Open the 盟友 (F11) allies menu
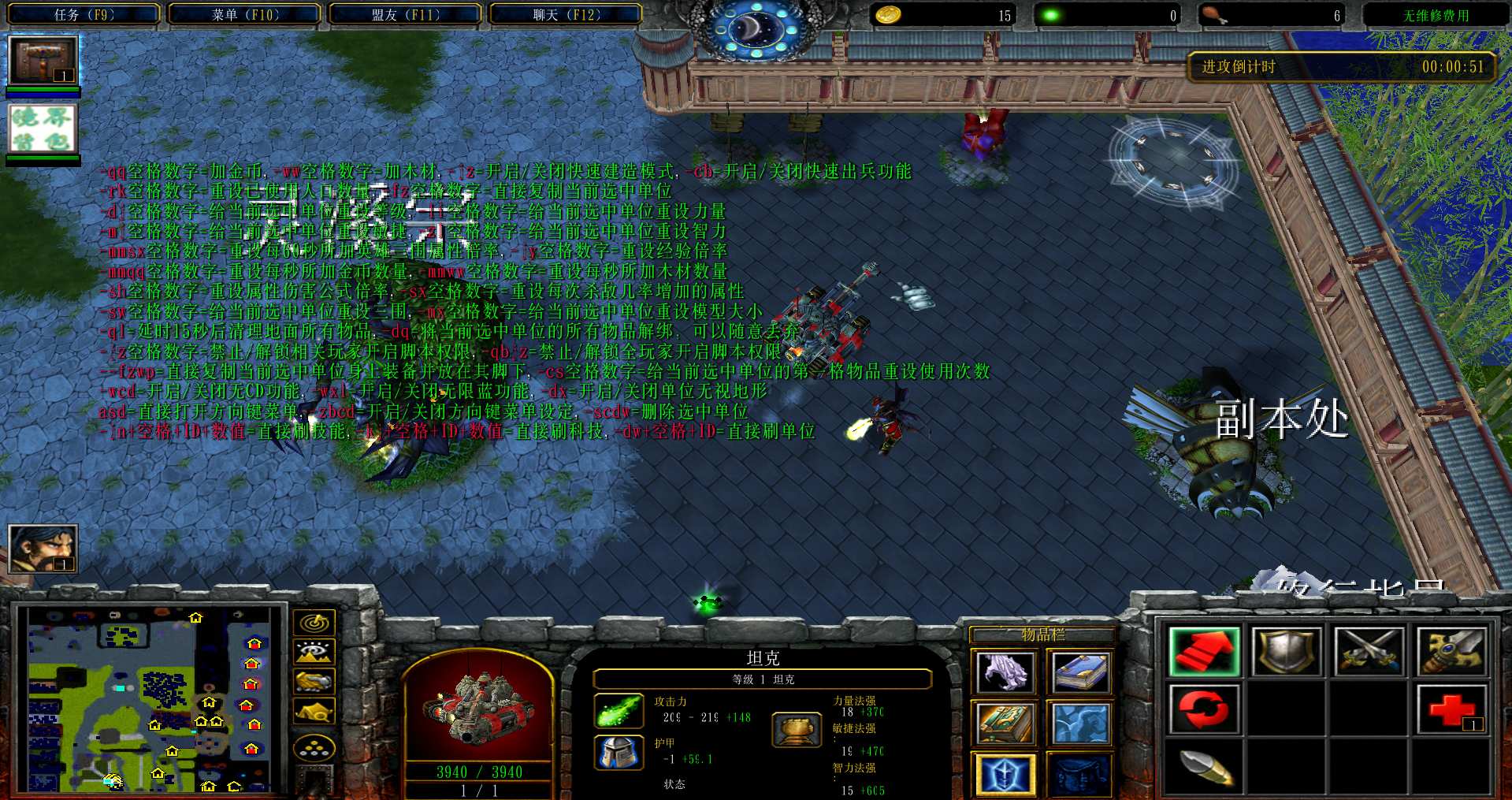Viewport: 1512px width, 800px height. [405, 14]
